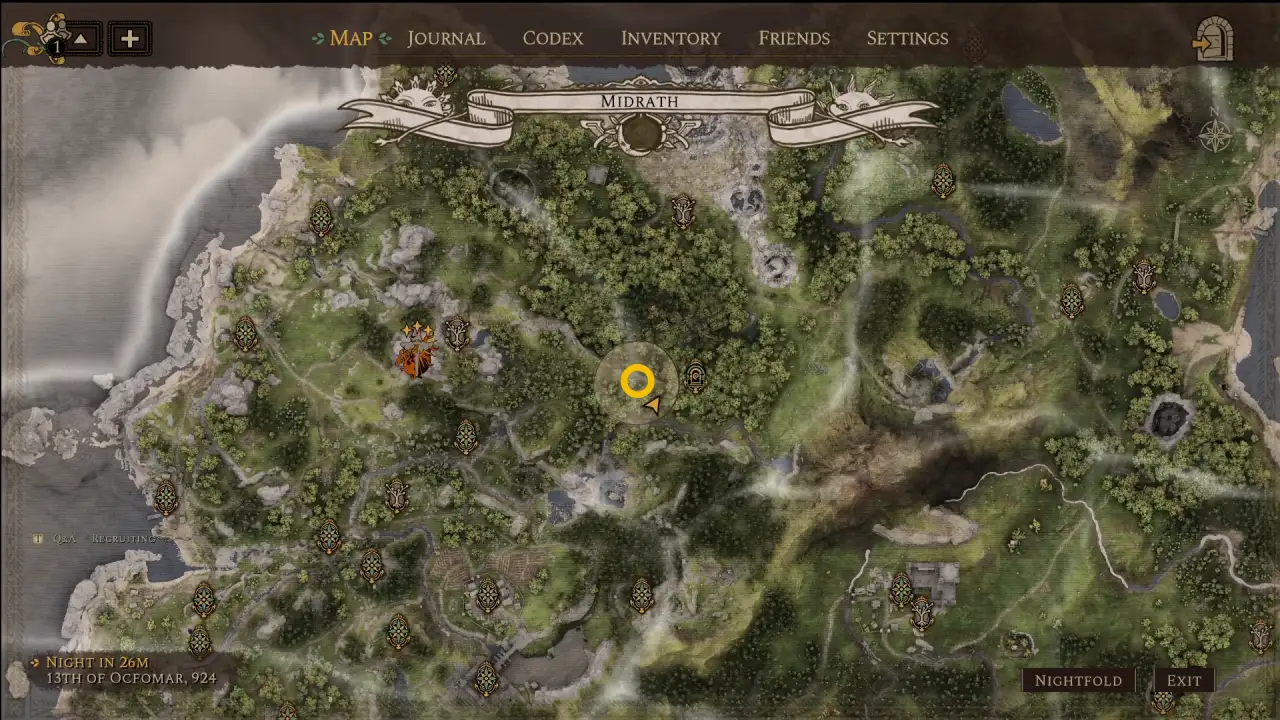Close the map with the Exit button
This screenshot has width=1280, height=720.
[1184, 681]
